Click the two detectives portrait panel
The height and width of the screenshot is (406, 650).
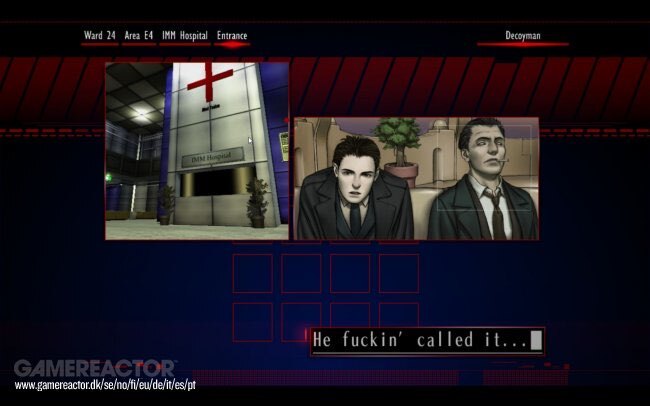[415, 178]
